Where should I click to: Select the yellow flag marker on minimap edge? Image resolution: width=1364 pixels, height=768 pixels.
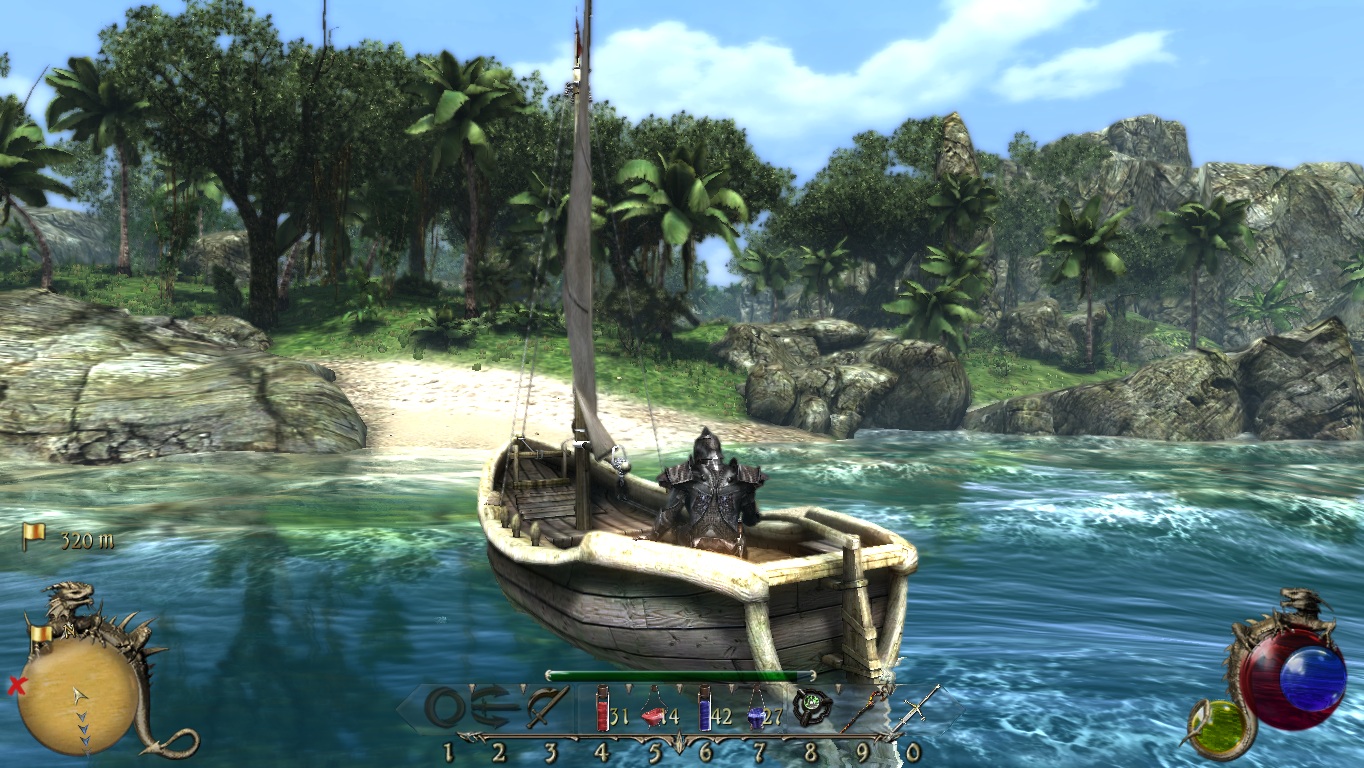point(41,634)
